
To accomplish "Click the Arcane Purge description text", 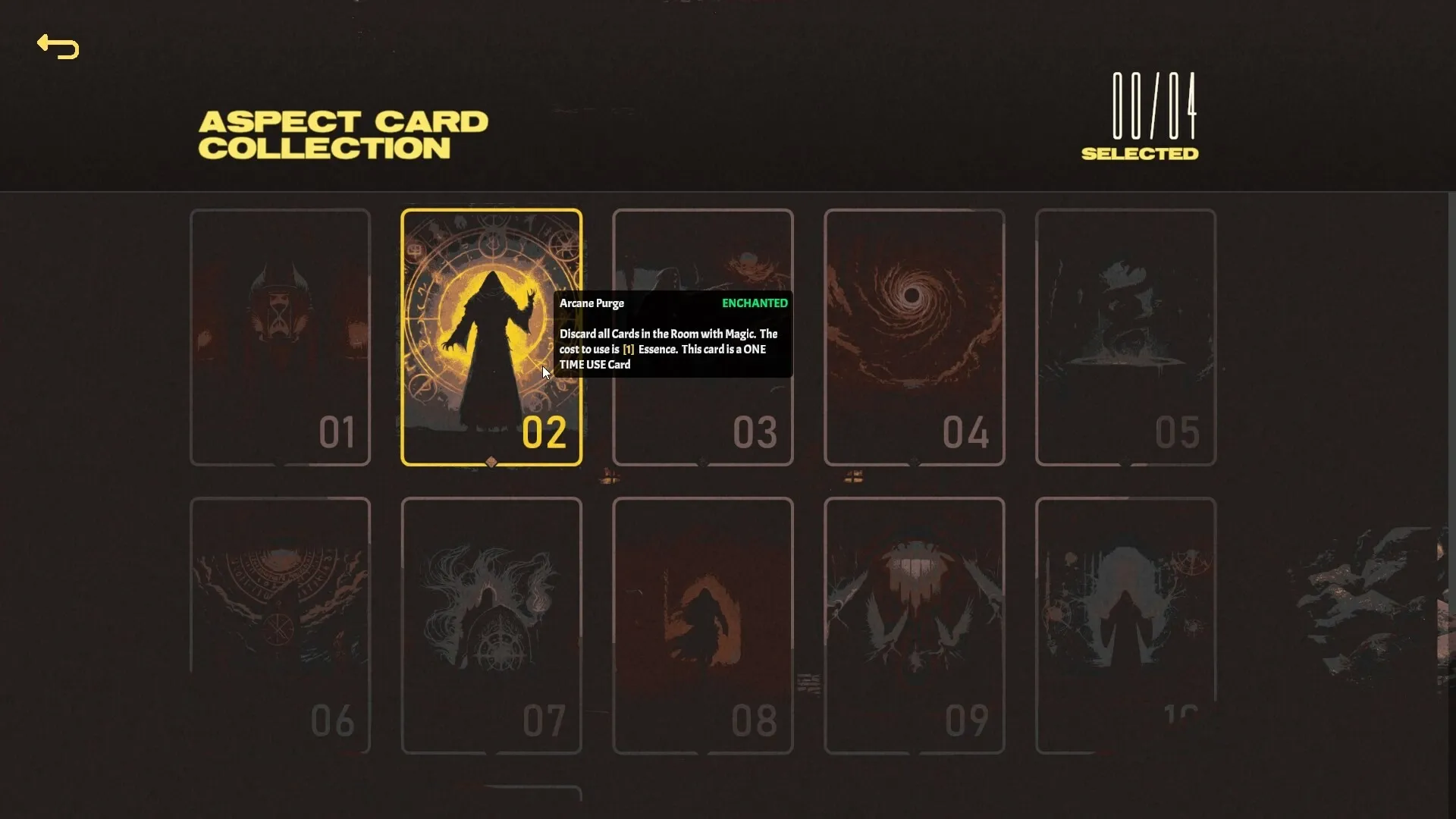I will pos(668,349).
